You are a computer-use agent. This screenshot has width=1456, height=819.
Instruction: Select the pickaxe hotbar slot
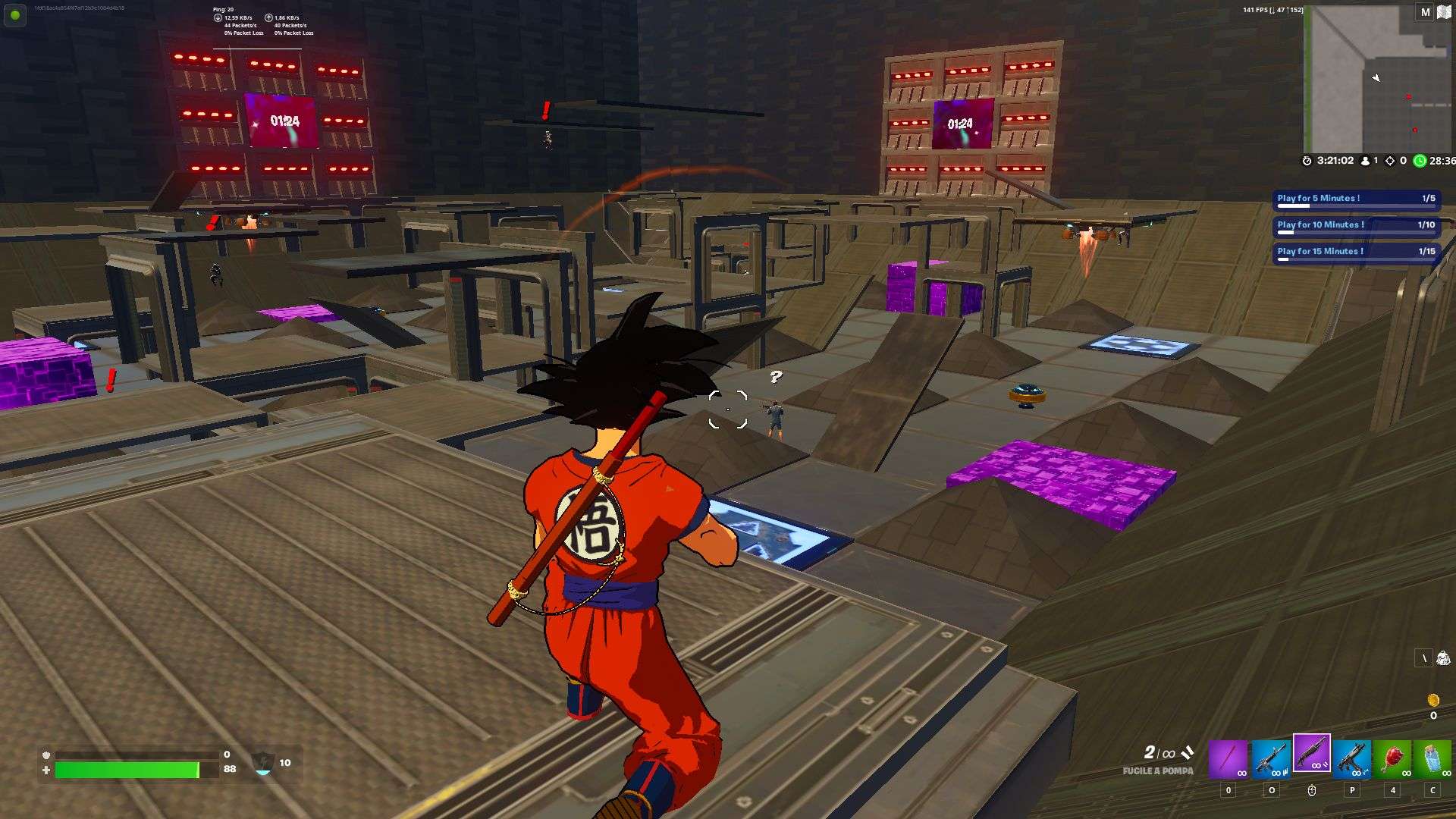point(1230,757)
